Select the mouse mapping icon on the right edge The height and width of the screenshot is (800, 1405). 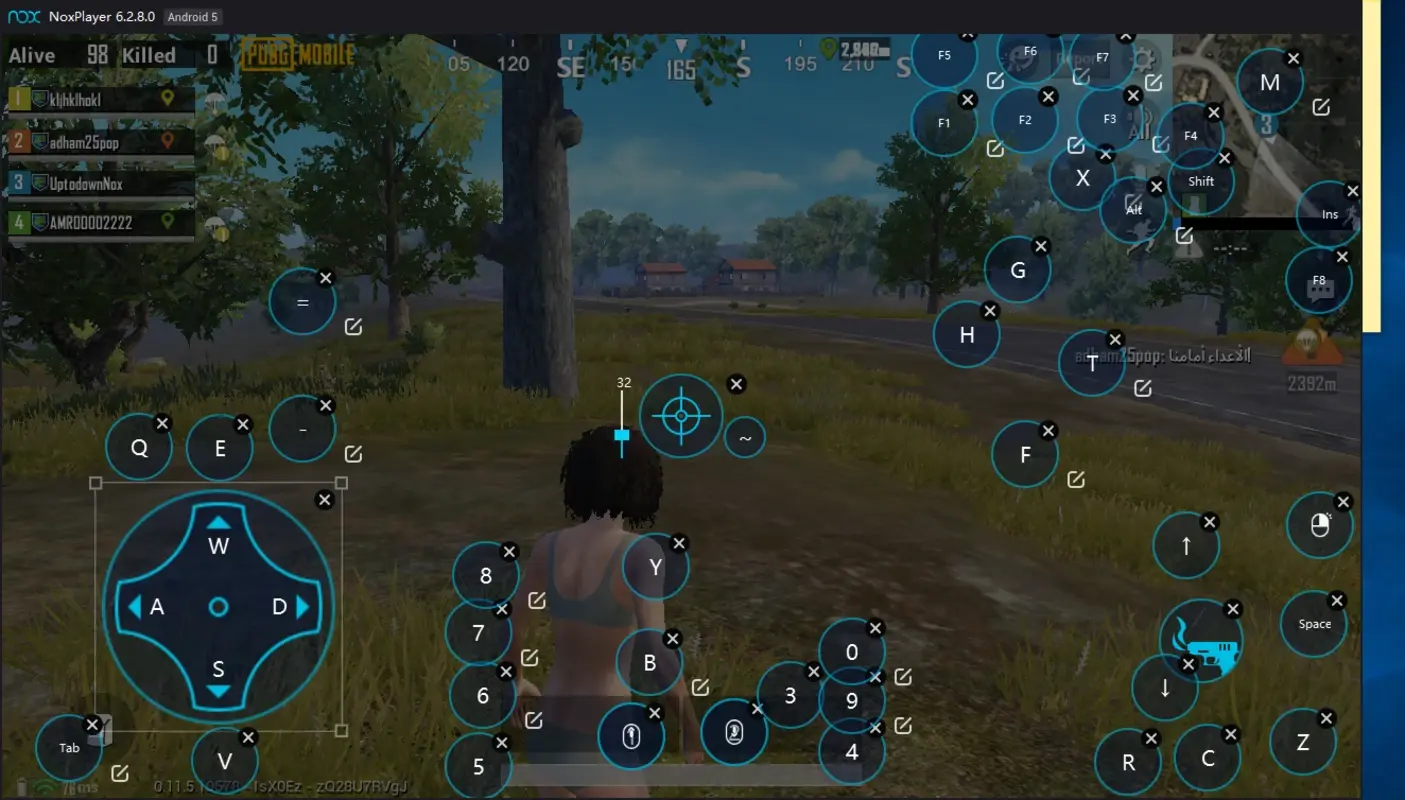coord(1318,525)
